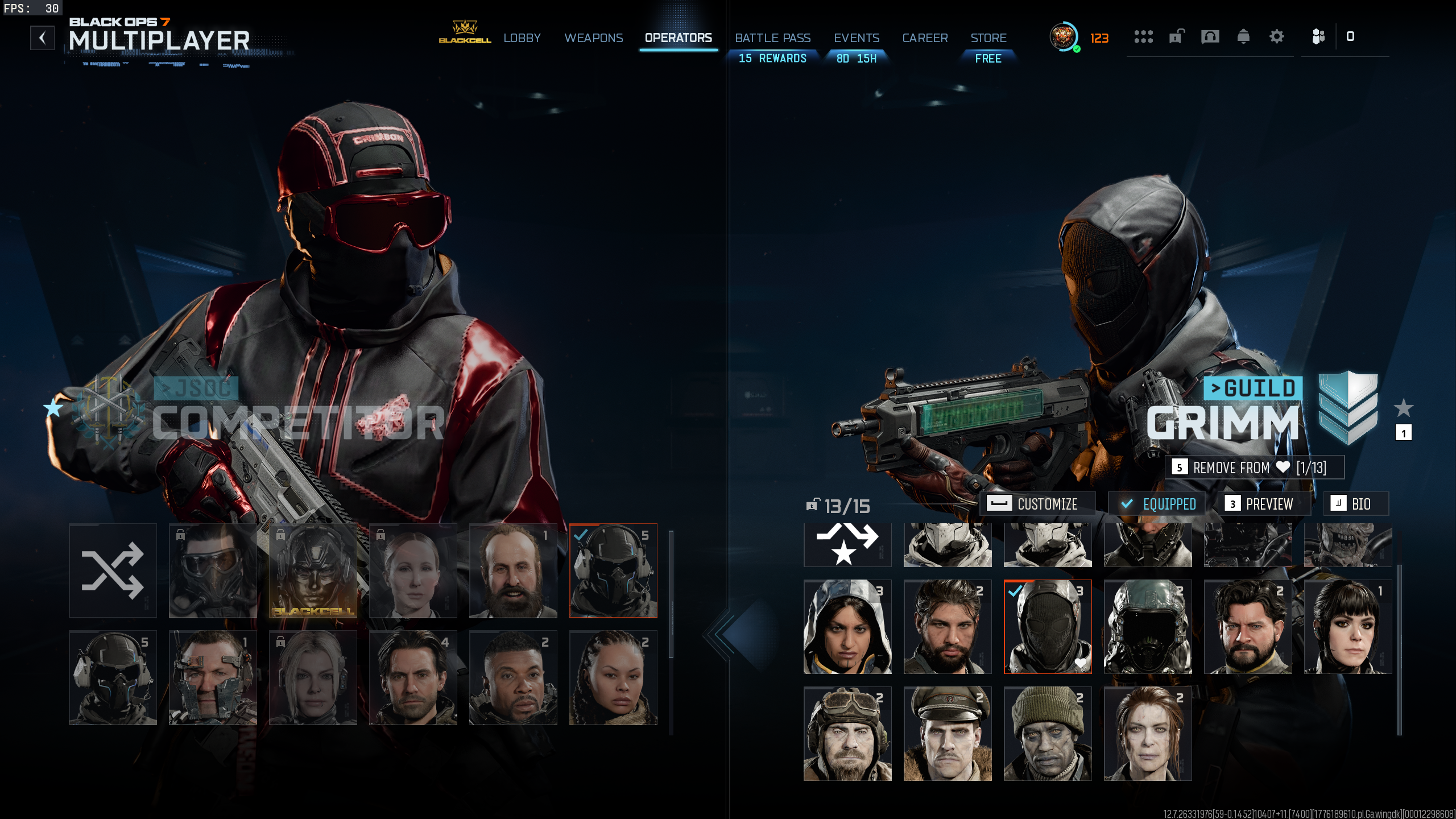
Task: Choose the officer cap operator portrait
Action: [x=947, y=733]
